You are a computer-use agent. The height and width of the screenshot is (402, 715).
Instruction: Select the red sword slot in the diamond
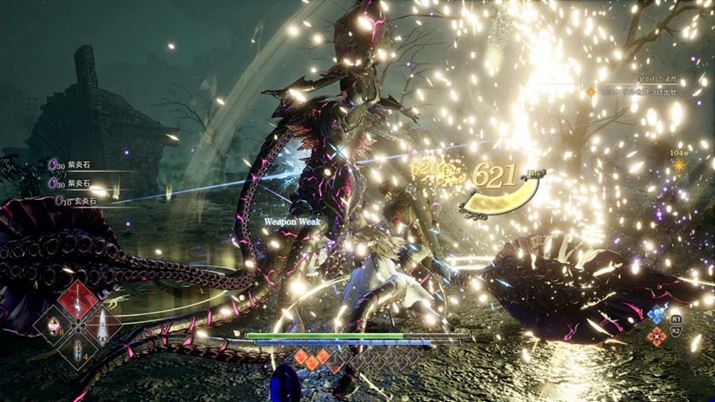point(76,298)
